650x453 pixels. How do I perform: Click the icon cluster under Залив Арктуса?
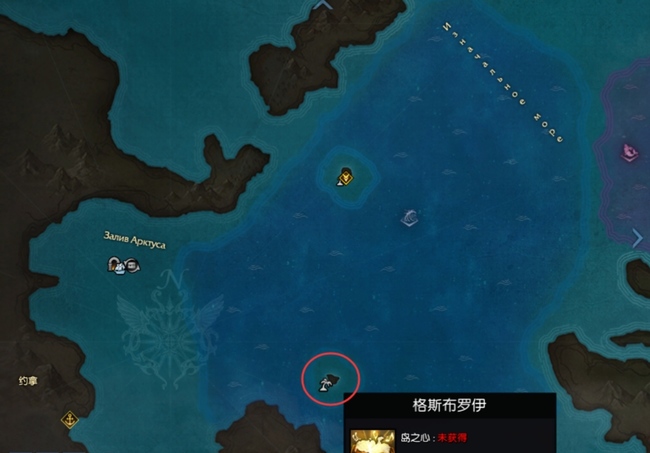123,265
